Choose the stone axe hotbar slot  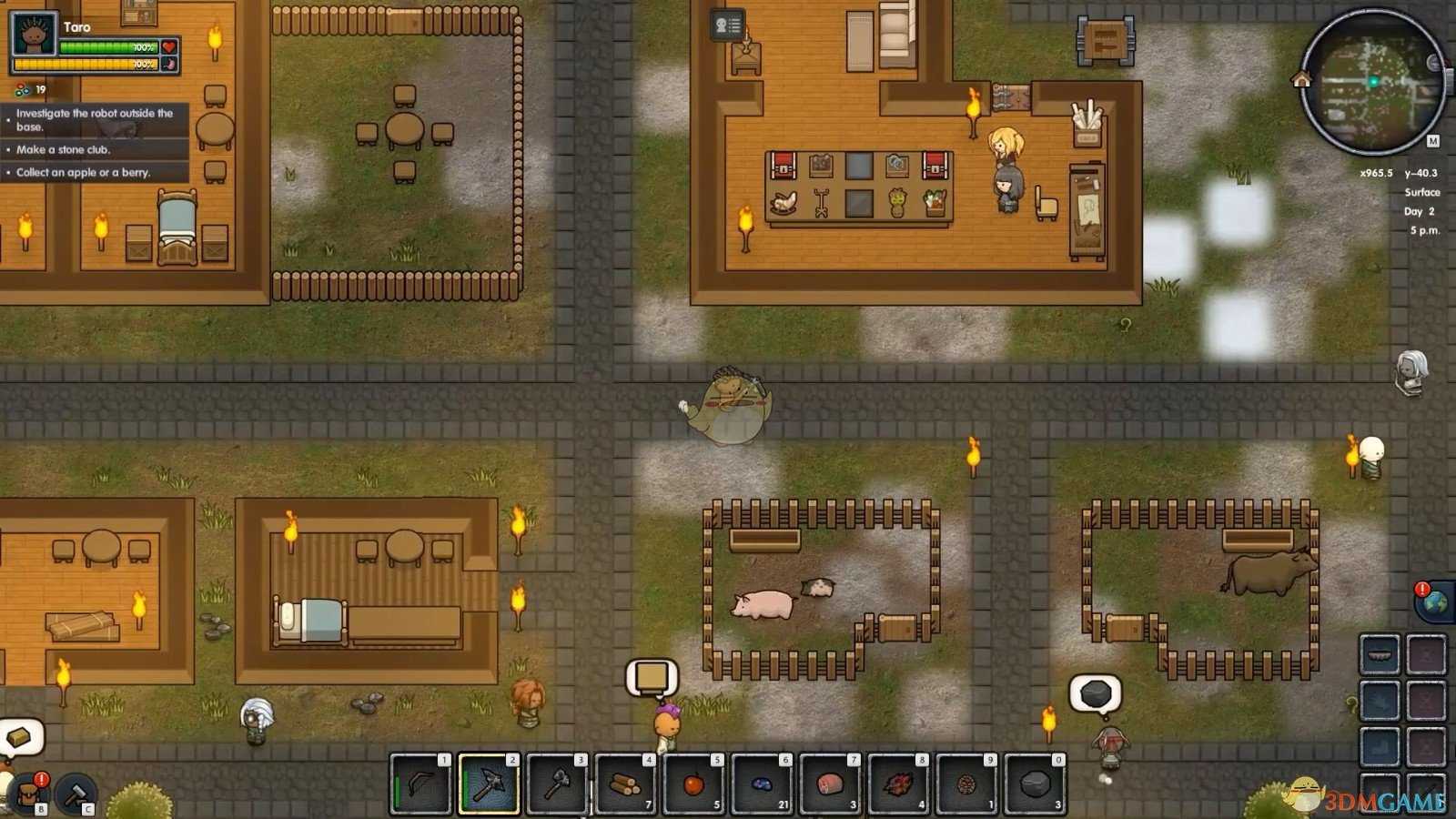click(557, 784)
